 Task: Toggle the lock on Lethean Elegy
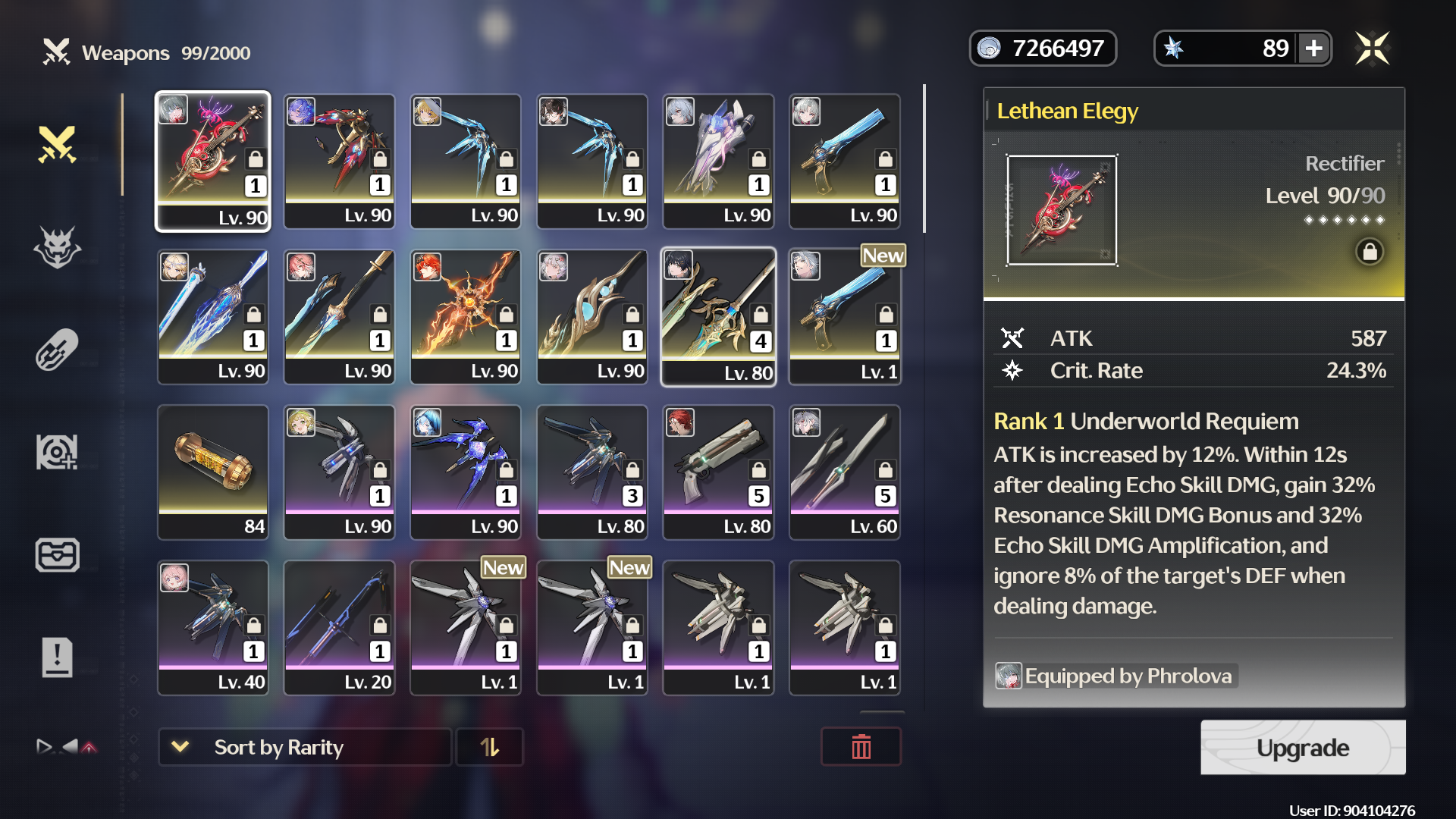1370,252
